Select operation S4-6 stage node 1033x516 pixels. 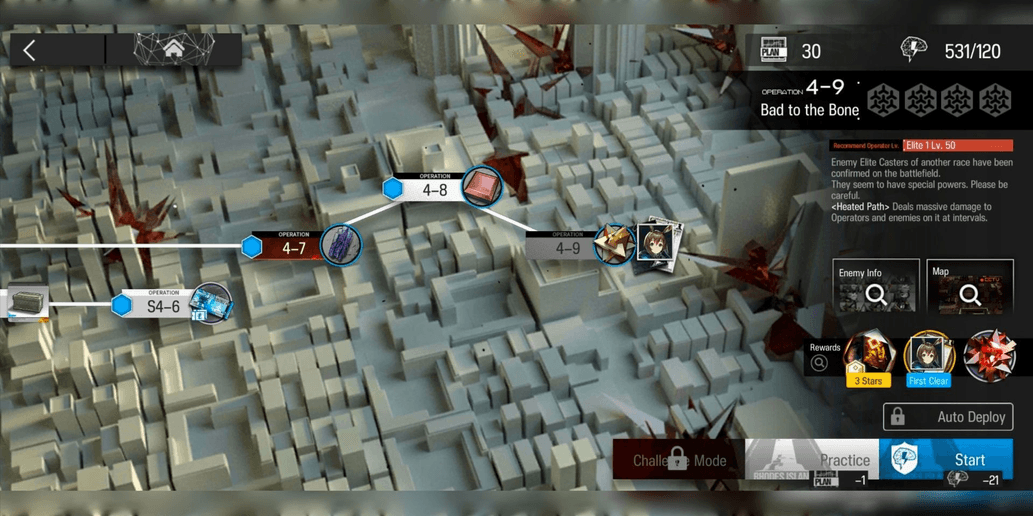[163, 305]
